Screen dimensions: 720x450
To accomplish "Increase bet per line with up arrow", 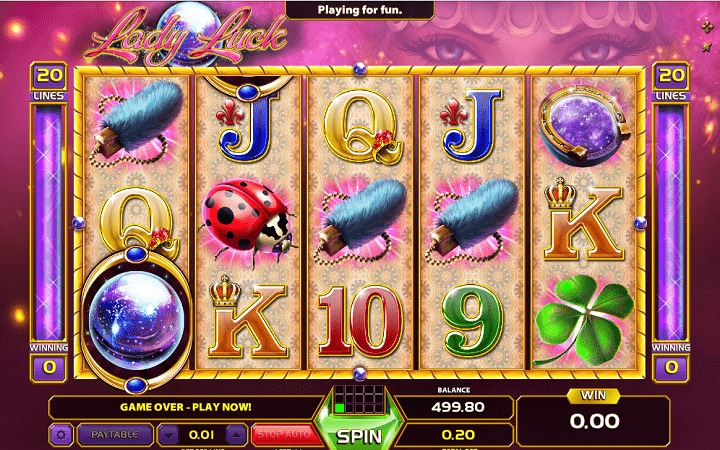I will tap(235, 435).
